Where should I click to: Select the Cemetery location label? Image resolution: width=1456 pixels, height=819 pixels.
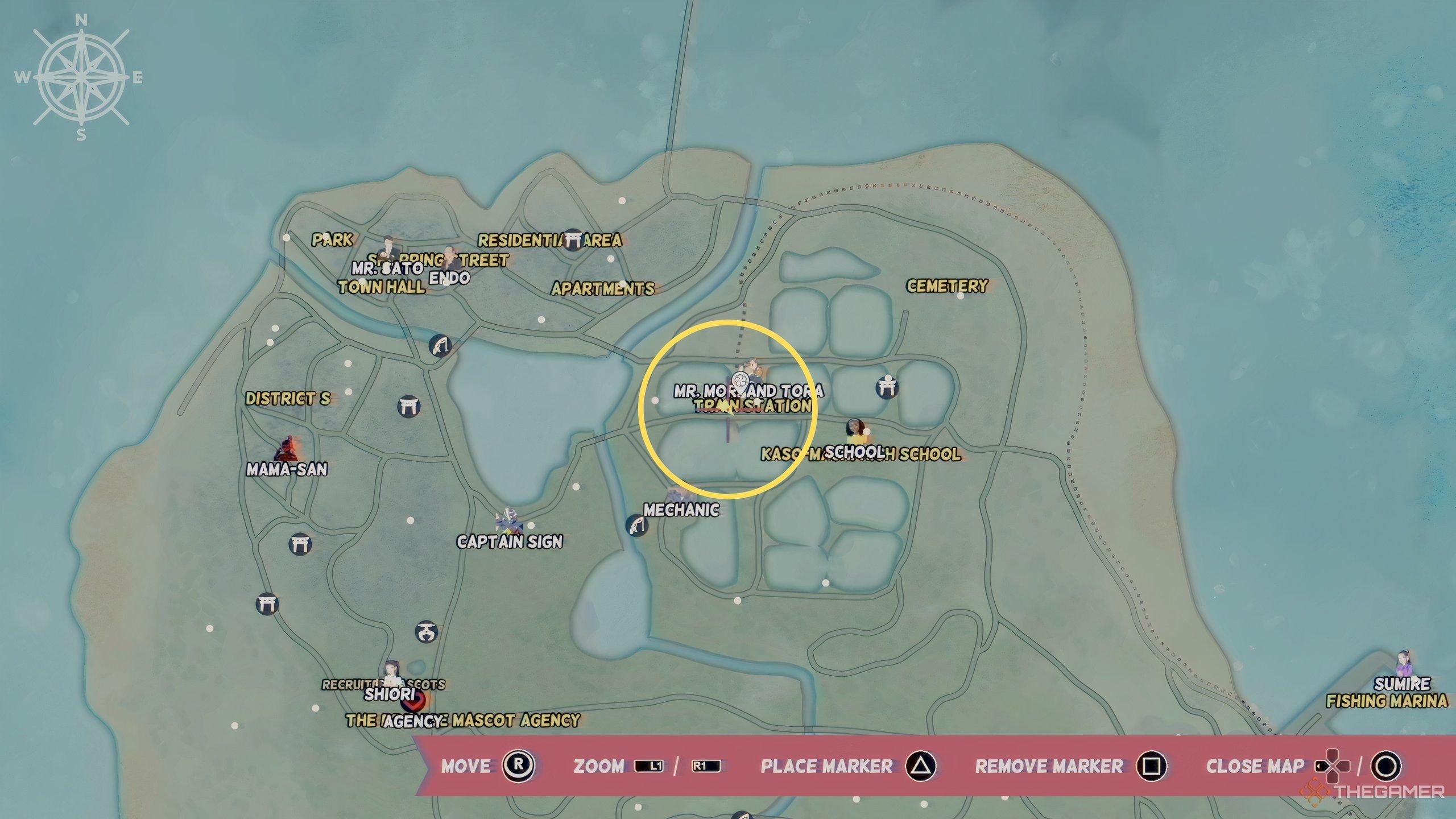pyautogui.click(x=947, y=286)
